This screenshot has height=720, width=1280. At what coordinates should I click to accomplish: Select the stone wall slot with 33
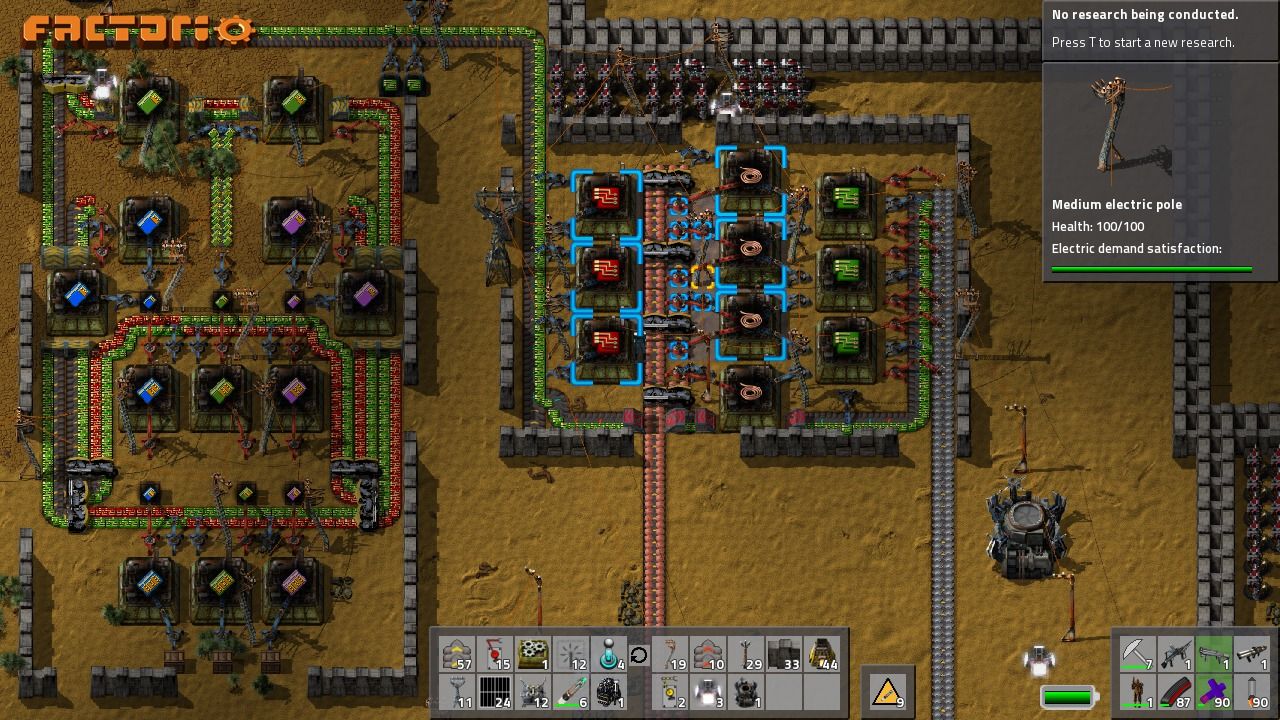pos(784,655)
